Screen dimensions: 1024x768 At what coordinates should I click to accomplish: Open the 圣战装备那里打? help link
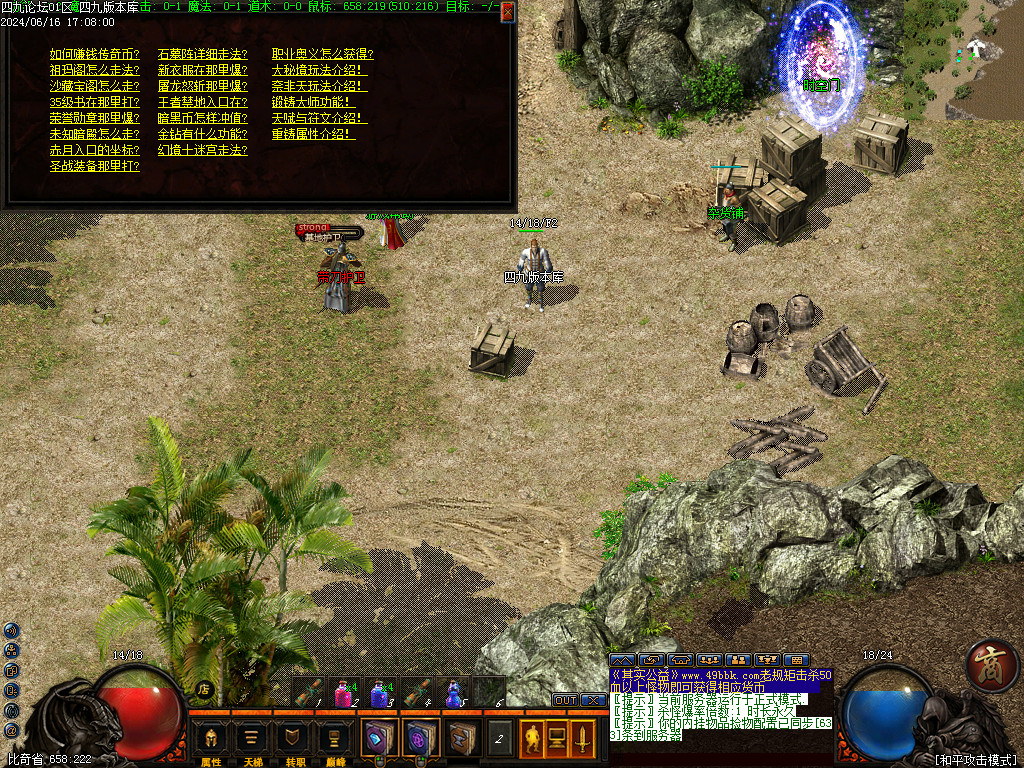pyautogui.click(x=95, y=166)
